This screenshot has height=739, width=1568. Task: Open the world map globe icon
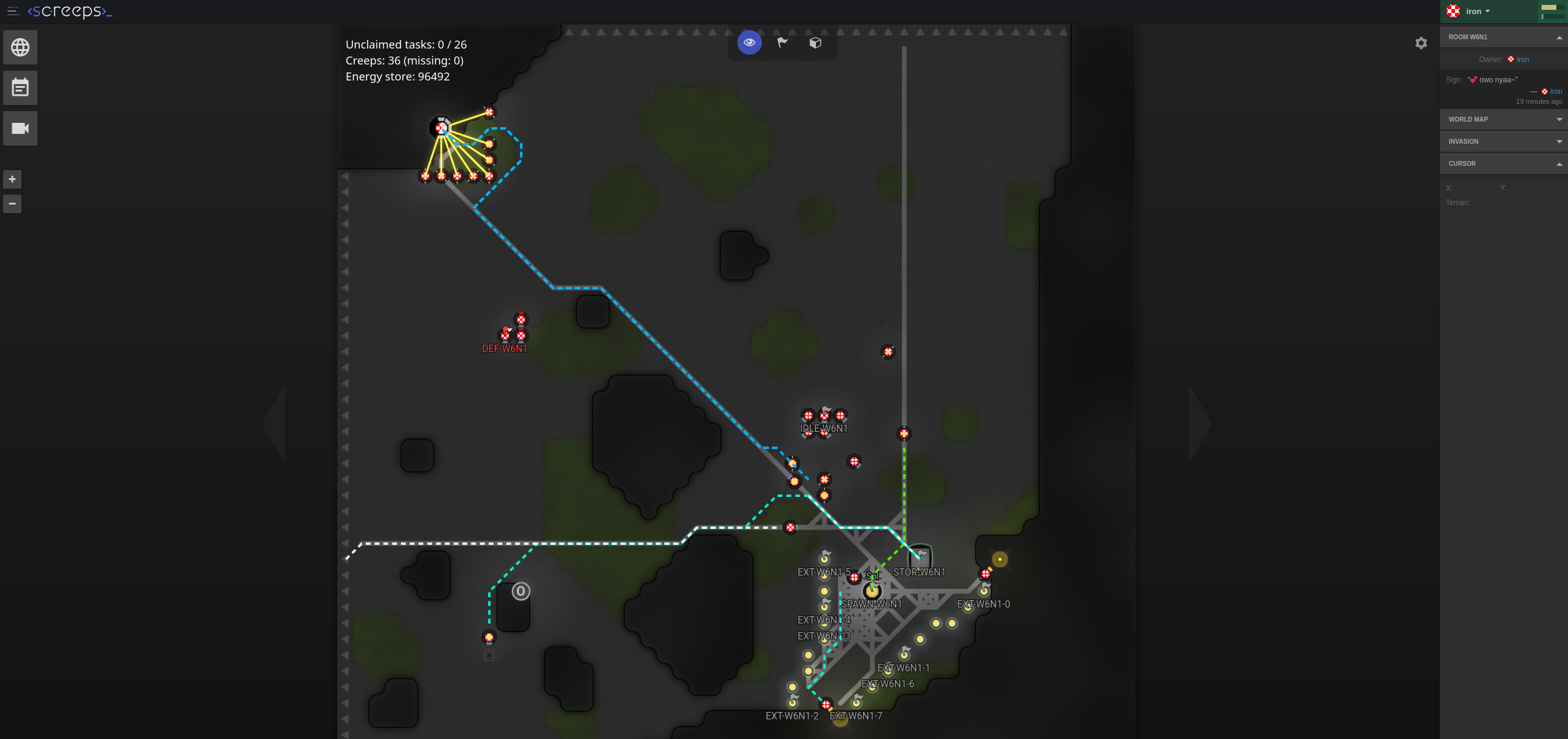(20, 47)
